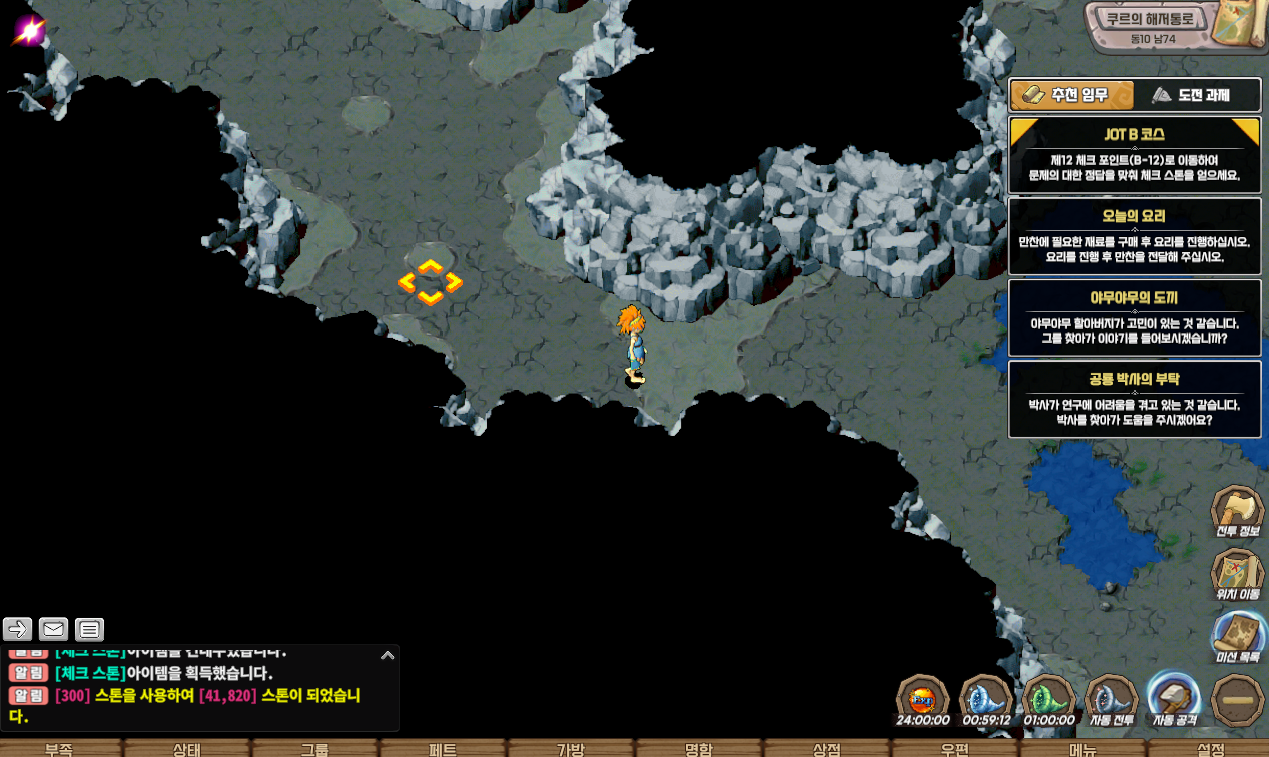
Task: Click the Exp boost orb icon
Action: click(922, 697)
